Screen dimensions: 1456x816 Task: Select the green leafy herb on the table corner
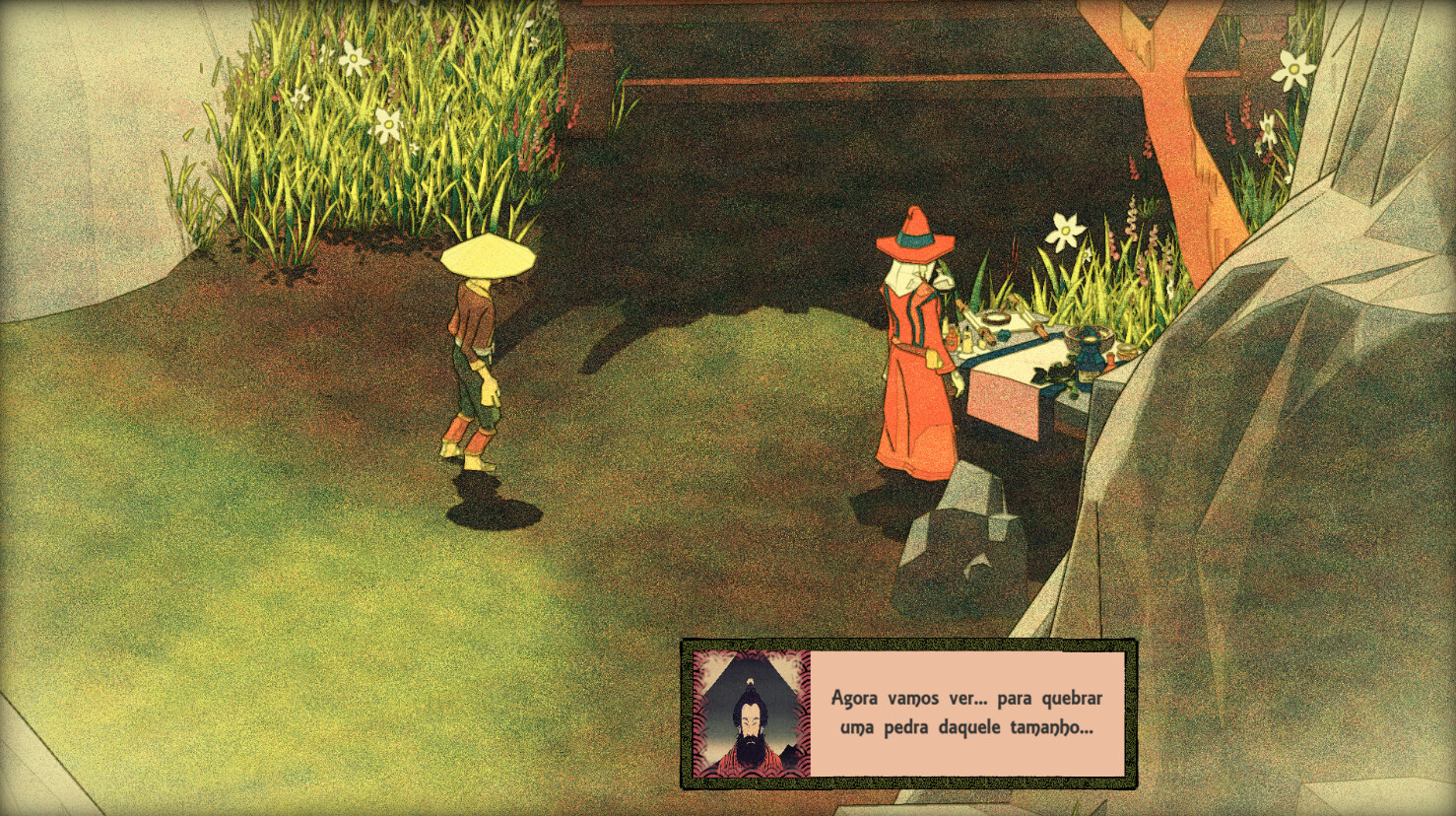point(1061,379)
